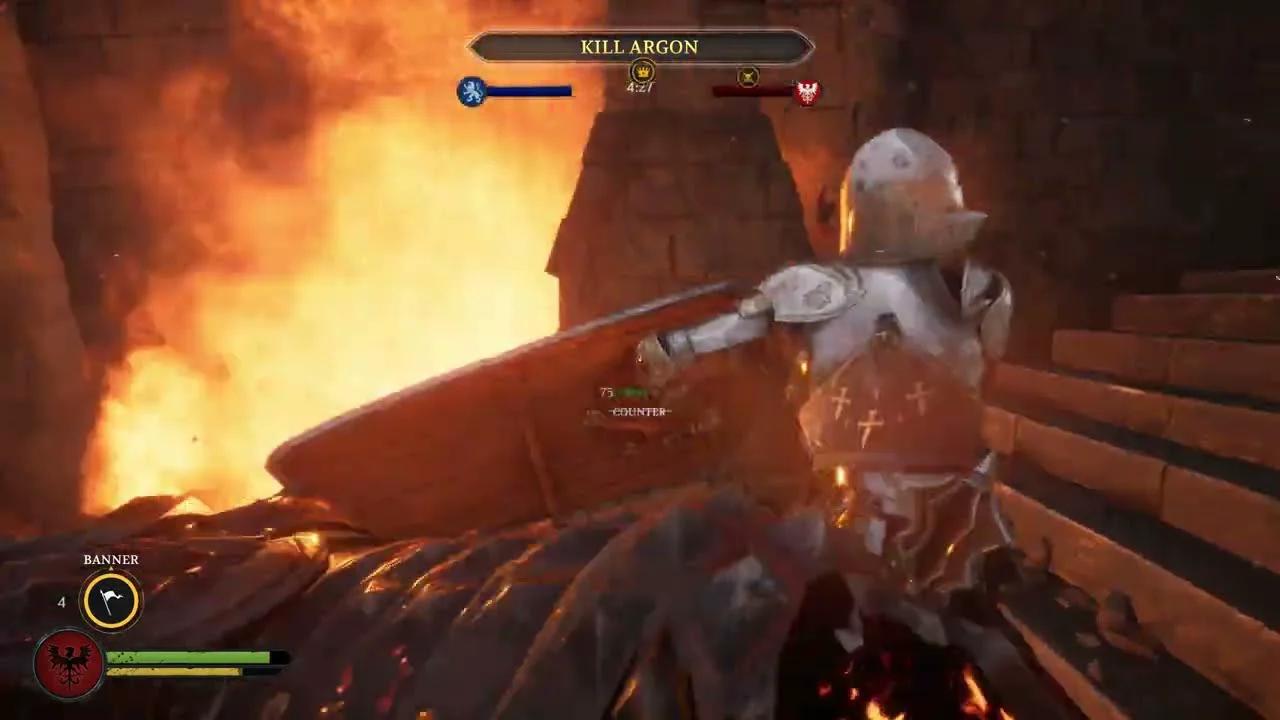Toggle the COUNTER indicator on the knight
The height and width of the screenshot is (720, 1280).
point(638,413)
